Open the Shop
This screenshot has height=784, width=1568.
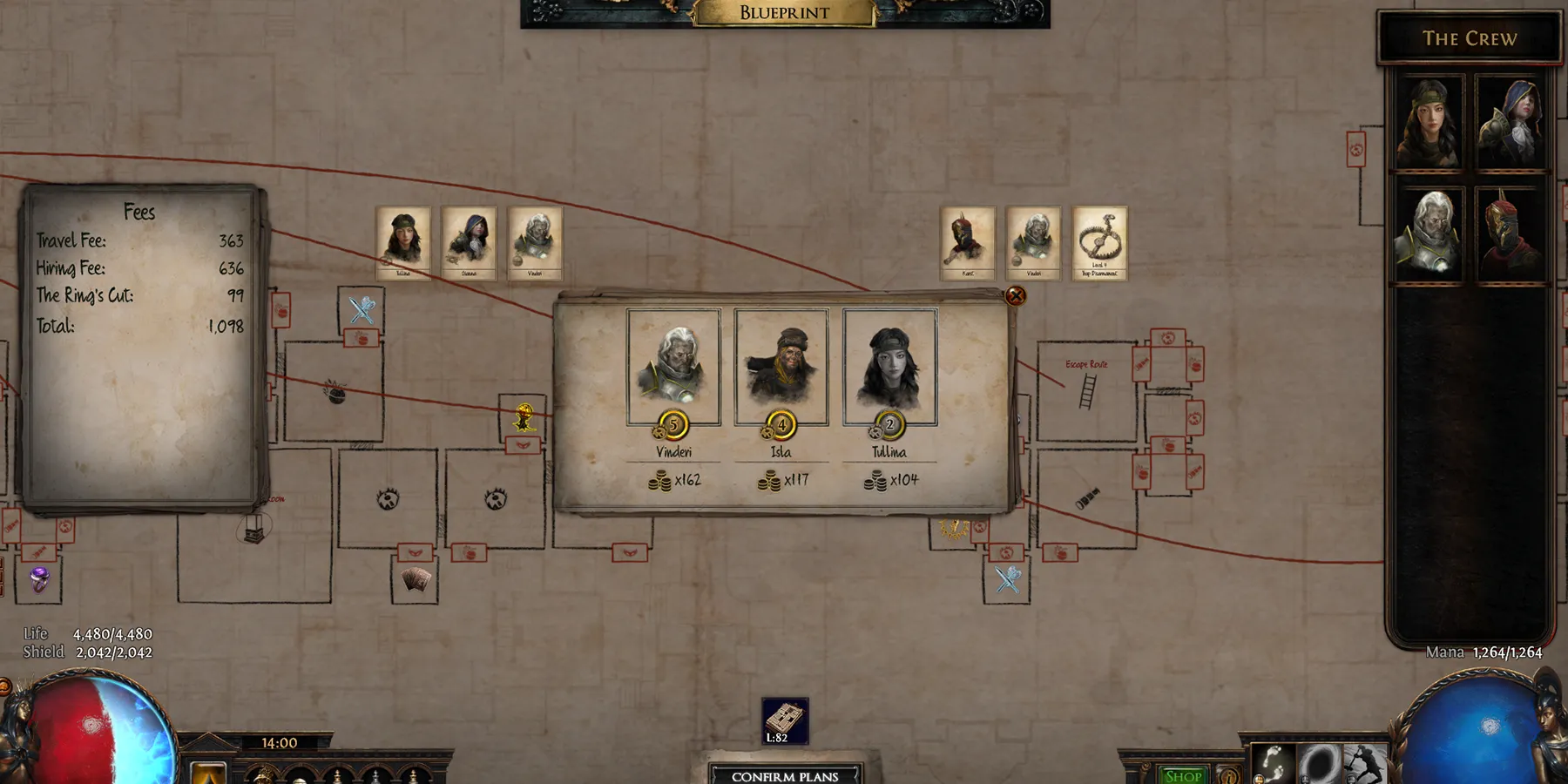pyautogui.click(x=1181, y=775)
